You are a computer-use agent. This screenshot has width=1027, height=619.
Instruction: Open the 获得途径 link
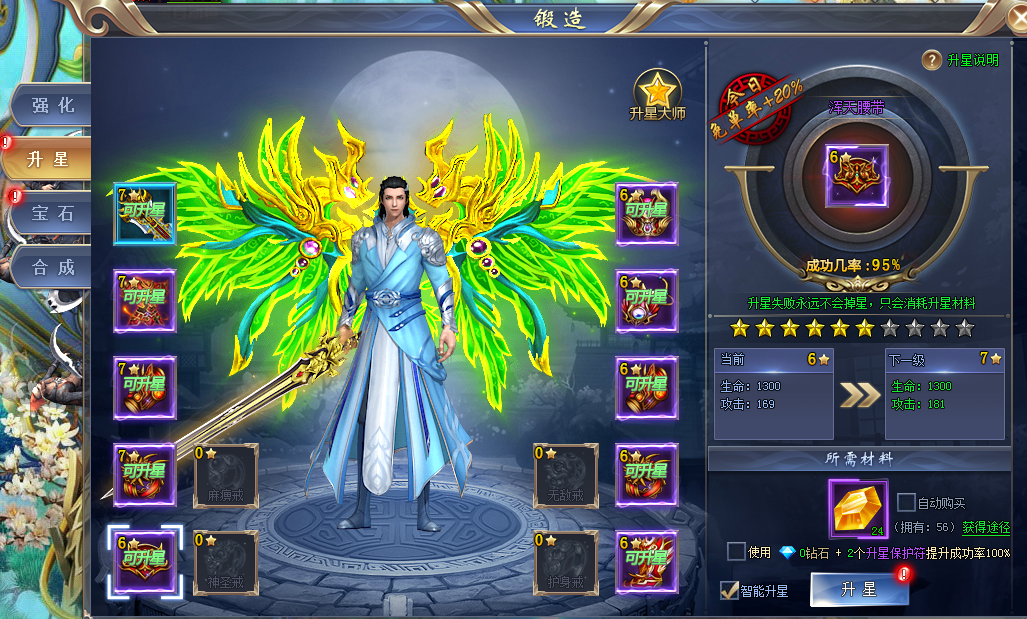point(986,527)
